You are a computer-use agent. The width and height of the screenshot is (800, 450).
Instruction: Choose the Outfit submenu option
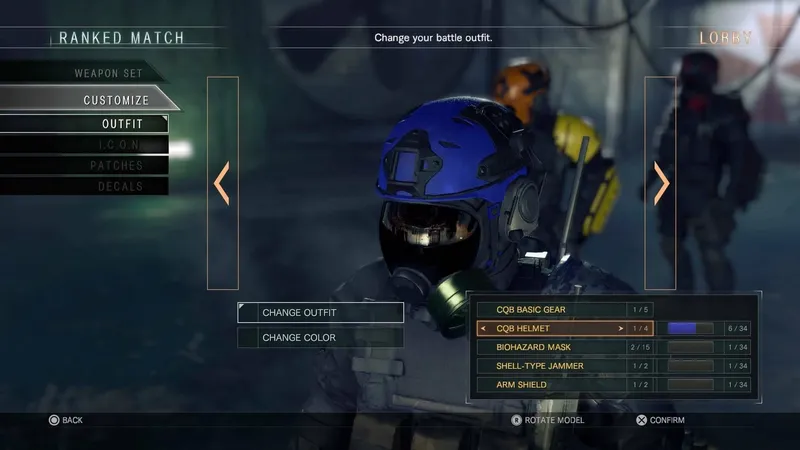(122, 124)
